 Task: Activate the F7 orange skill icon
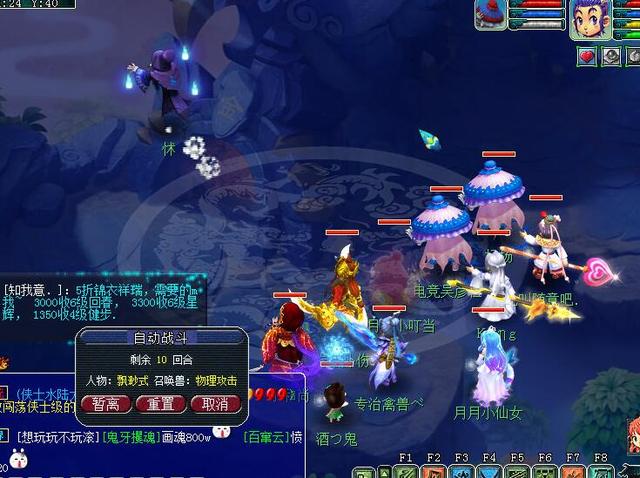point(573,471)
